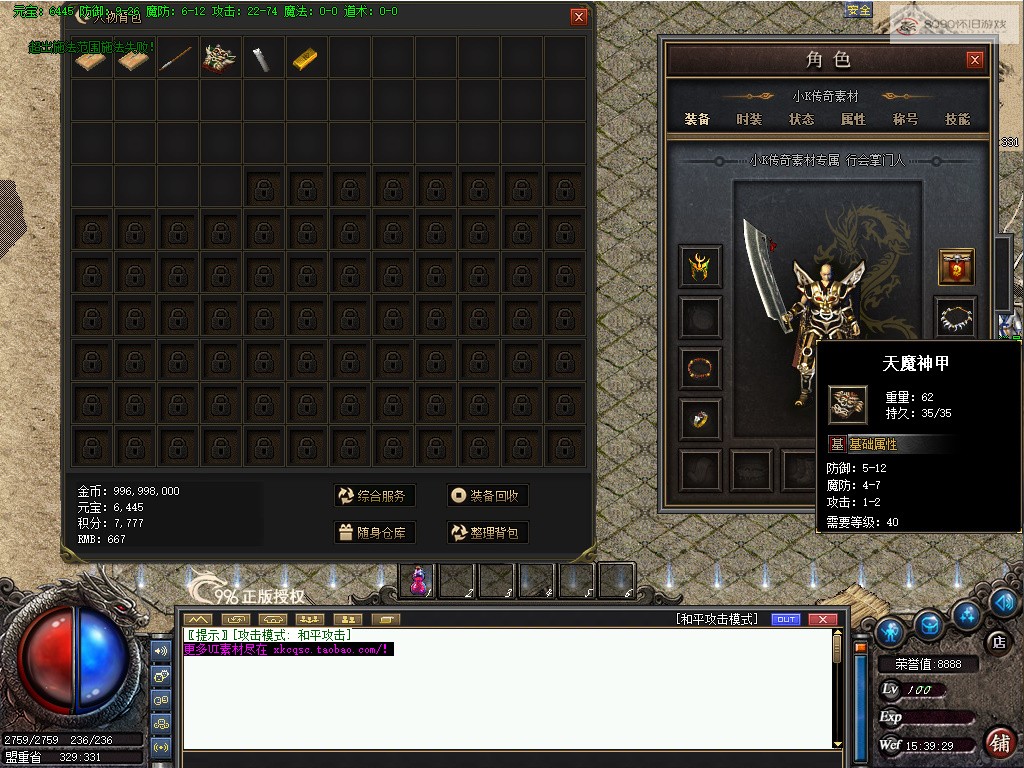Close the character panel
The height and width of the screenshot is (768, 1024).
975,60
